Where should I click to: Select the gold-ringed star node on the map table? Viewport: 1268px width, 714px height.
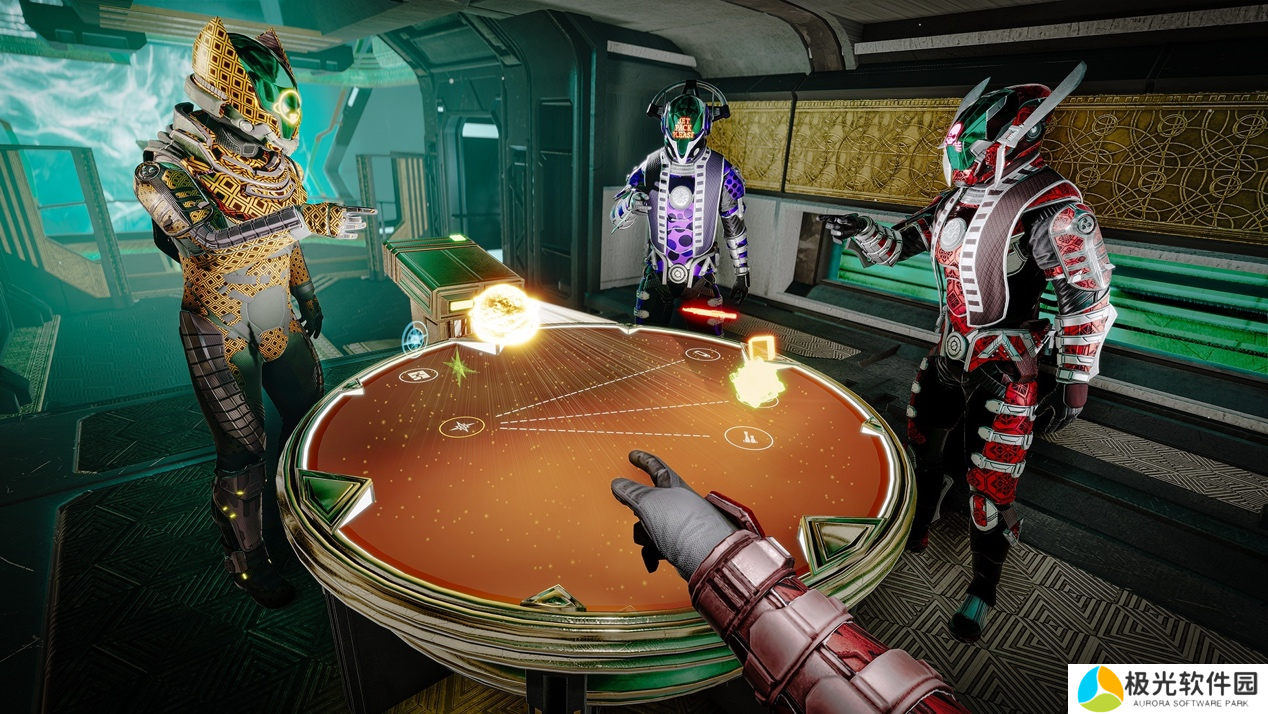point(462,427)
